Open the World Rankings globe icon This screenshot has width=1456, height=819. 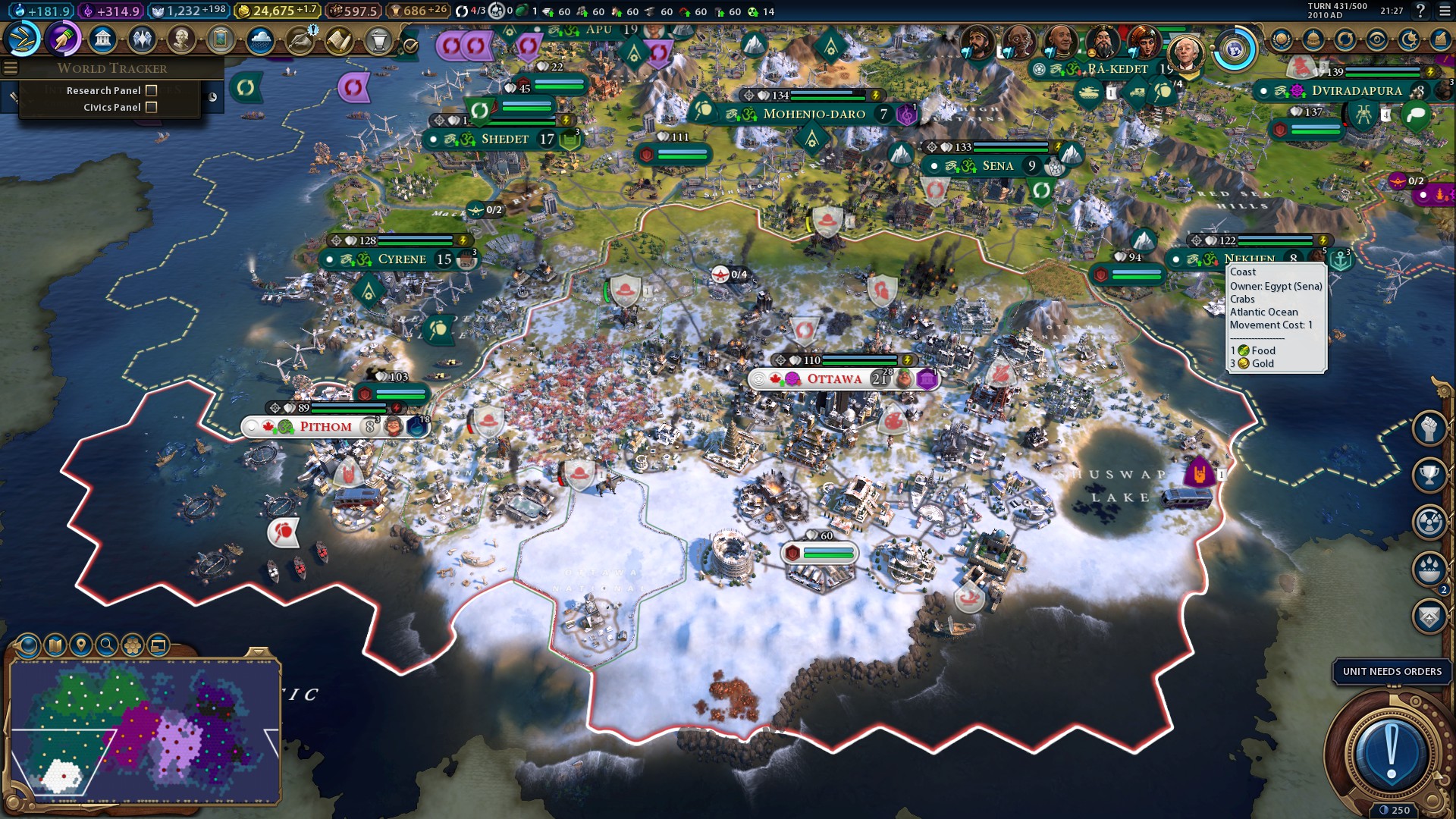(x=1282, y=39)
